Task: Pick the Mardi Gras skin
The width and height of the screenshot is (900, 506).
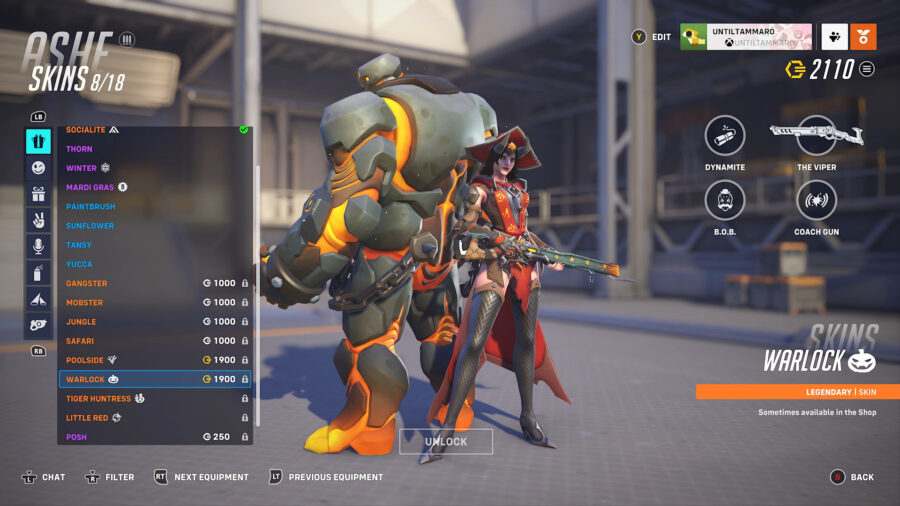Action: coord(150,187)
